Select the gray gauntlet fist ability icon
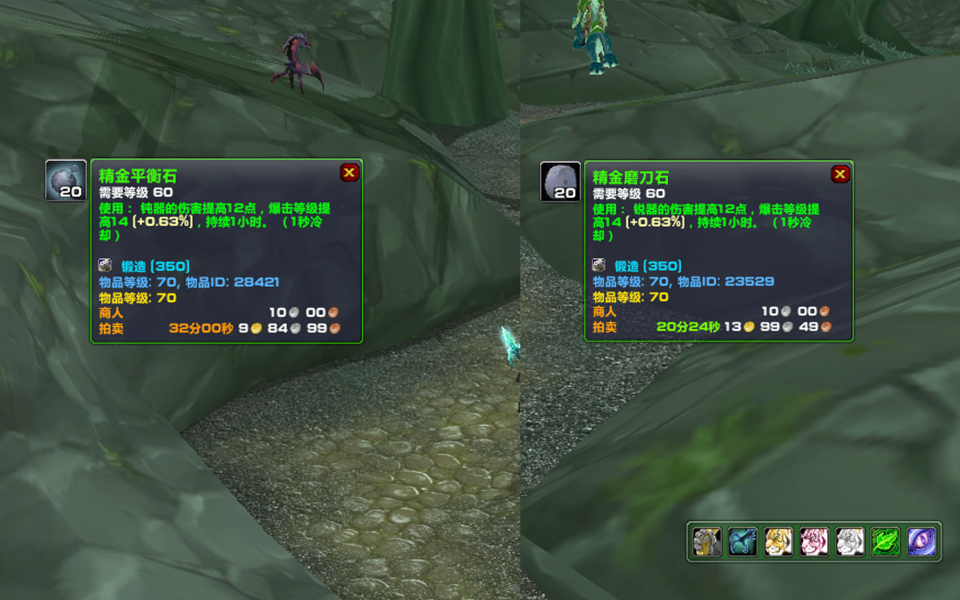Viewport: 960px width, 600px height. [x=707, y=542]
